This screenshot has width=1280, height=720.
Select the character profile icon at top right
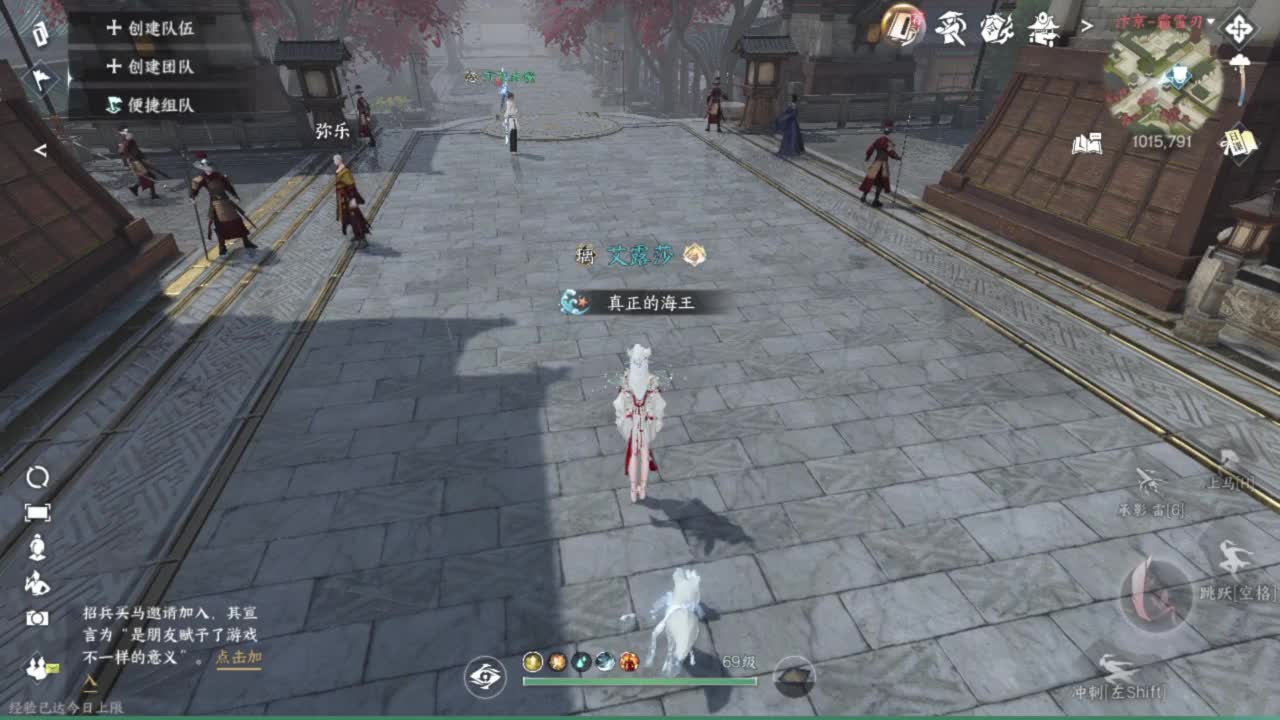(951, 27)
